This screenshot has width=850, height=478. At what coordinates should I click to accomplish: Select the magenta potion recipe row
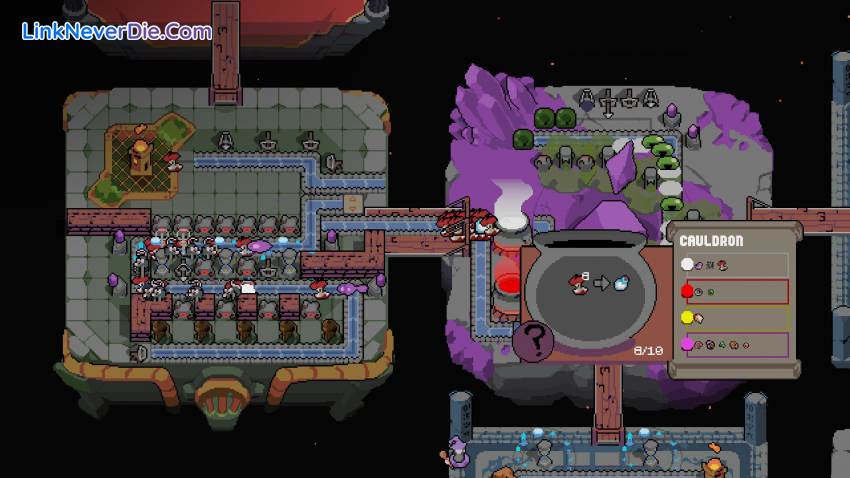tap(733, 346)
